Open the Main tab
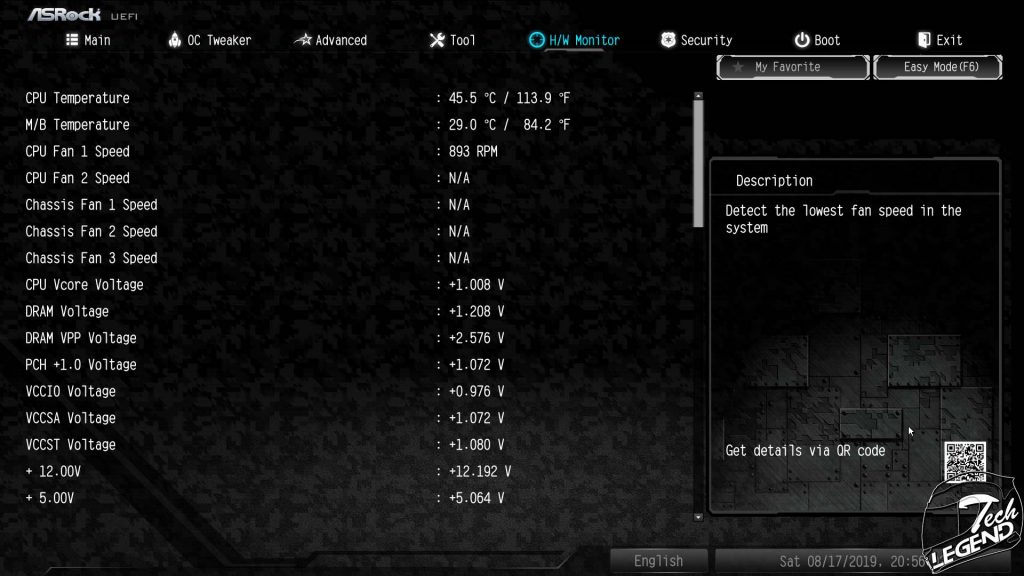 point(88,40)
